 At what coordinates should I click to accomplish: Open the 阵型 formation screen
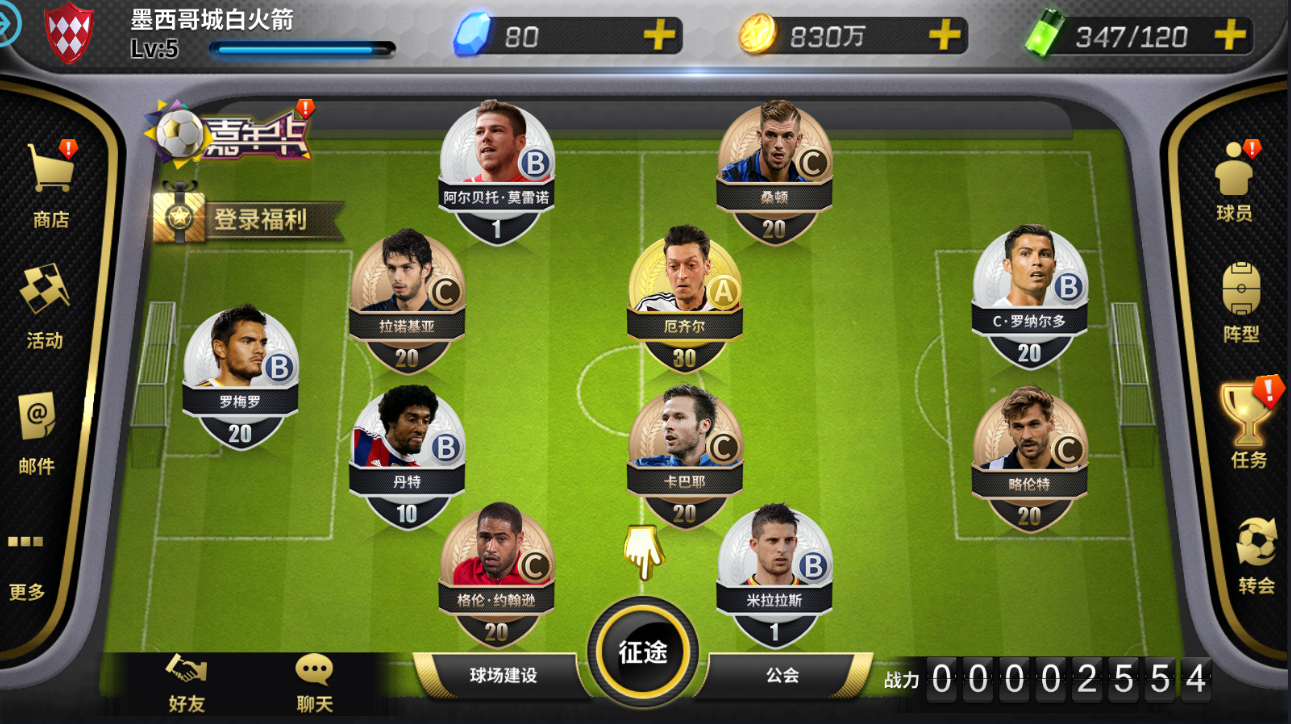click(1241, 302)
